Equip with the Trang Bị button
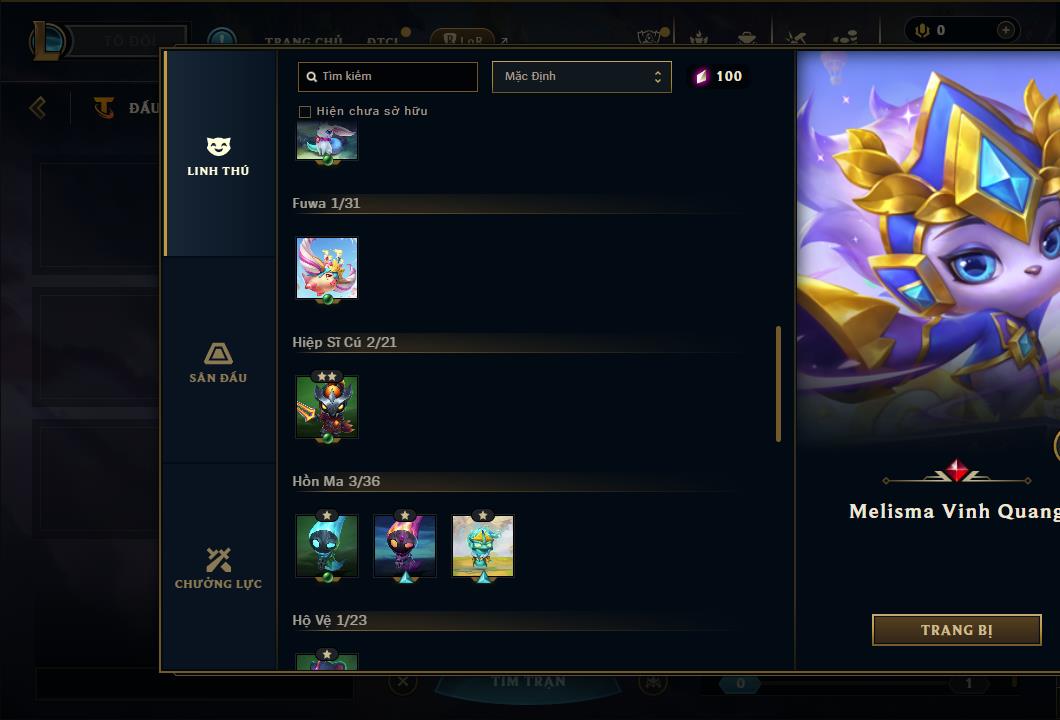The image size is (1060, 720). click(x=956, y=630)
